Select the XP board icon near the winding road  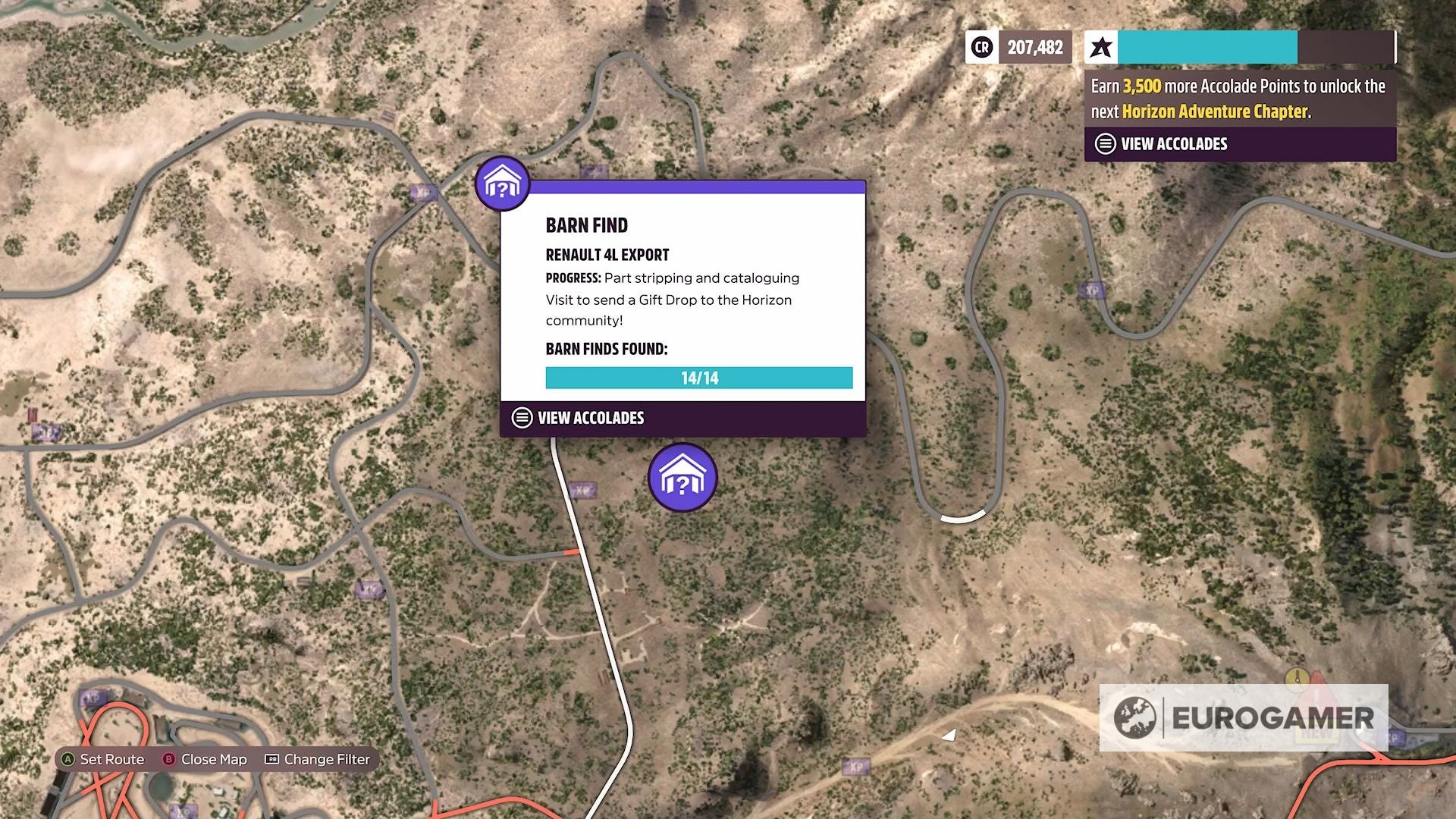[1092, 290]
